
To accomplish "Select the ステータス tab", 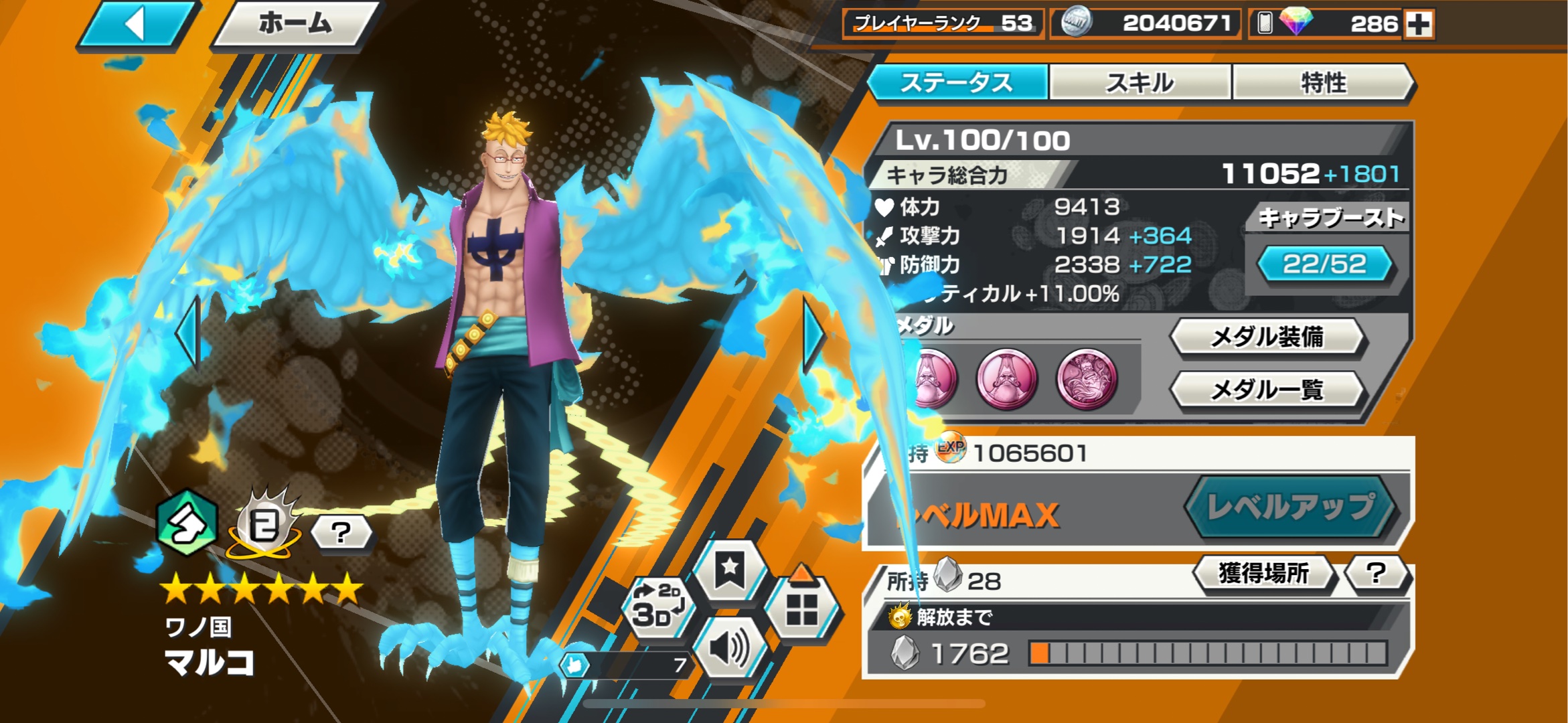I will [957, 83].
